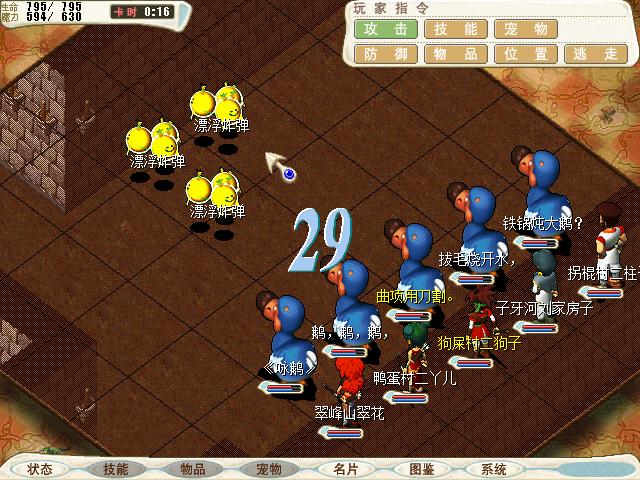Image resolution: width=640 pixels, height=480 pixels.
Task: Open the 系统 (System) menu
Action: click(x=493, y=469)
